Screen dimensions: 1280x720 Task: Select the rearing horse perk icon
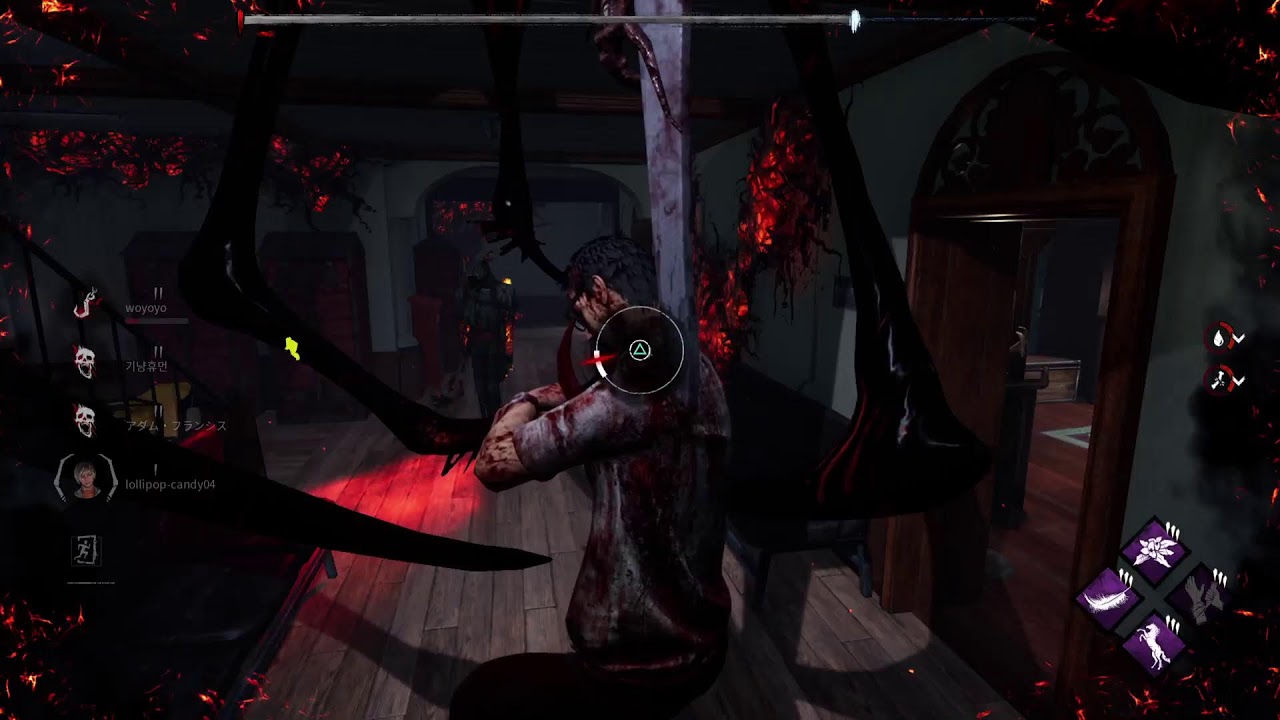coord(1155,645)
